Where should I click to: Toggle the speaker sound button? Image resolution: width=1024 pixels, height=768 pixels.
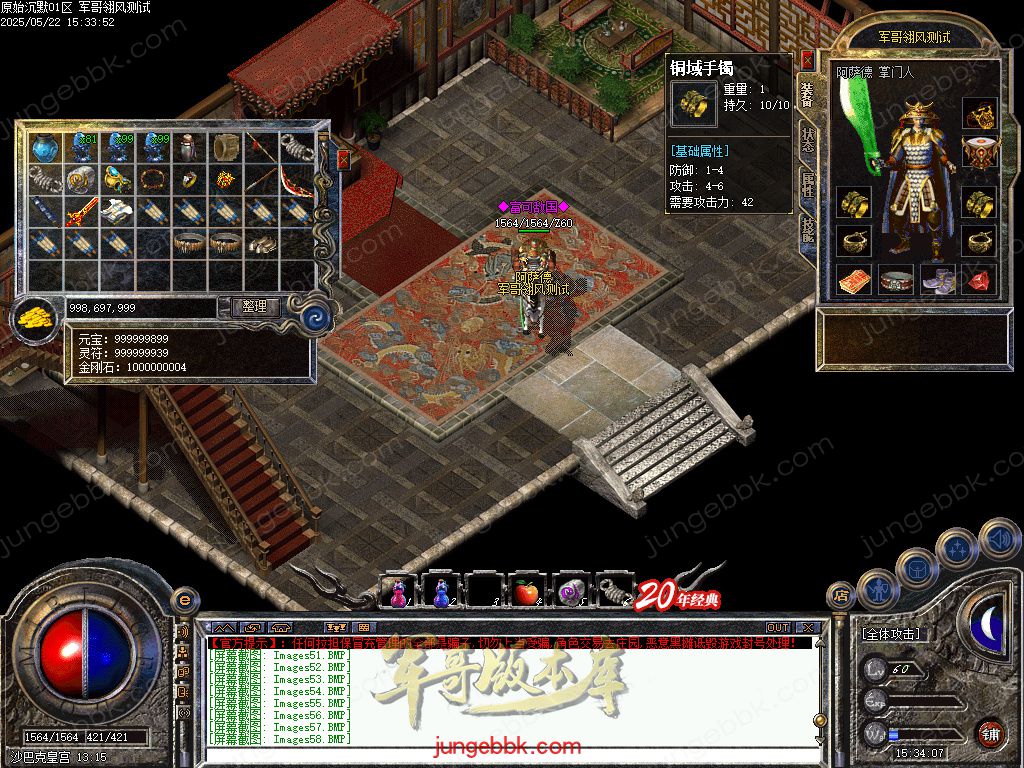pos(998,538)
